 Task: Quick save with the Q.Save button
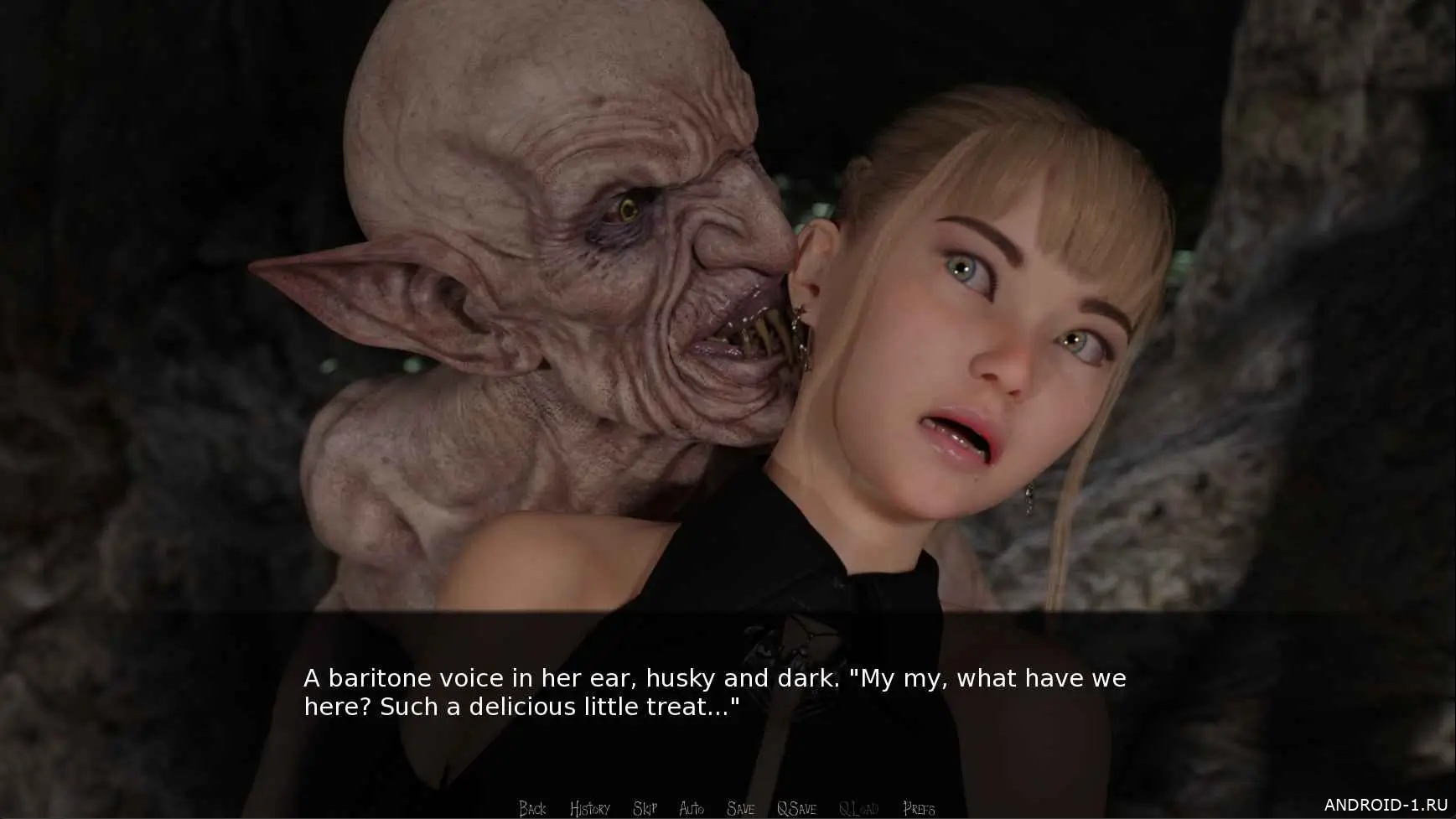[x=796, y=808]
